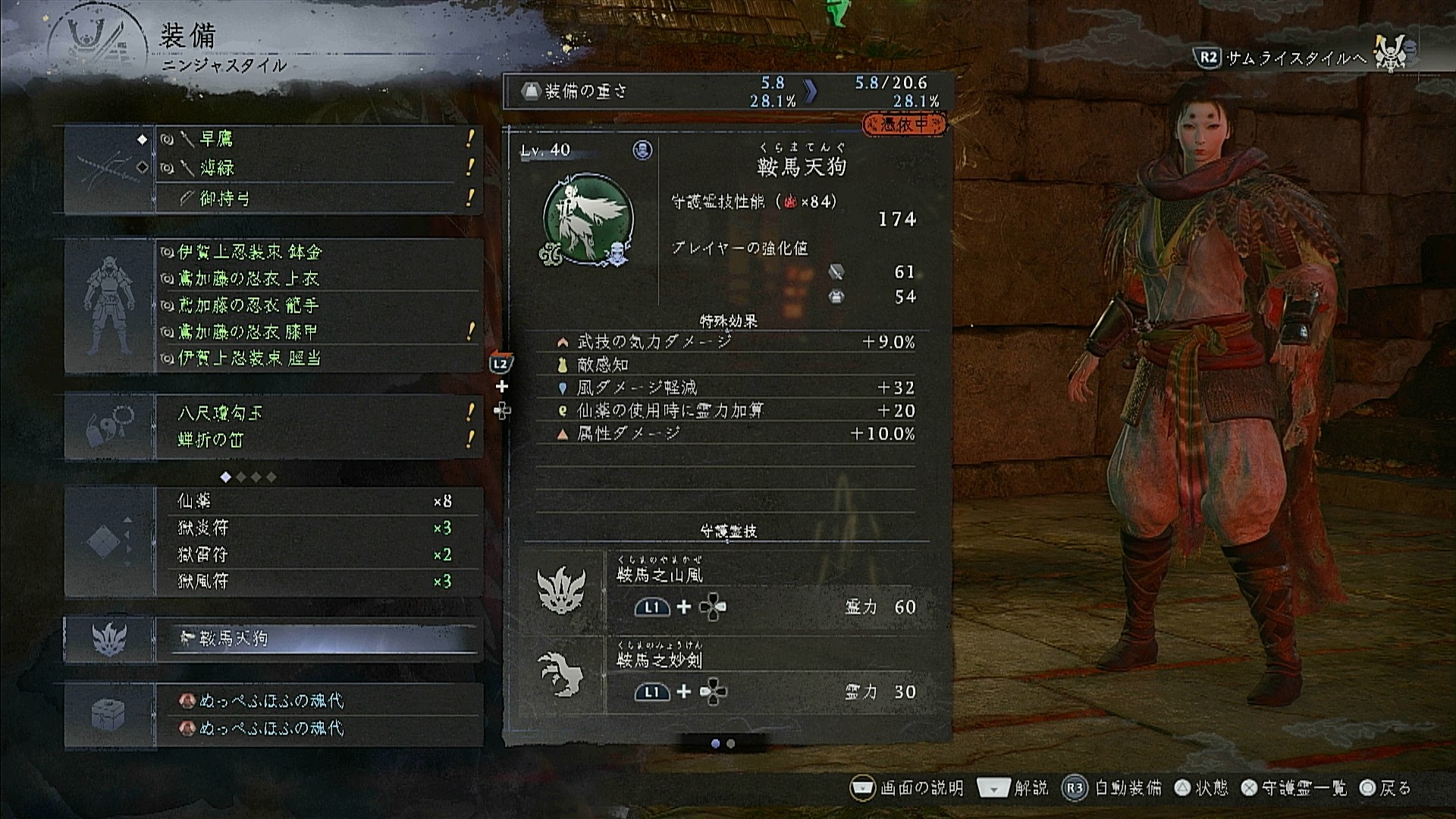1456x819 pixels.
Task: Open the 鳶加藤の忍衣 上衣 body armor slot
Action: [318, 279]
